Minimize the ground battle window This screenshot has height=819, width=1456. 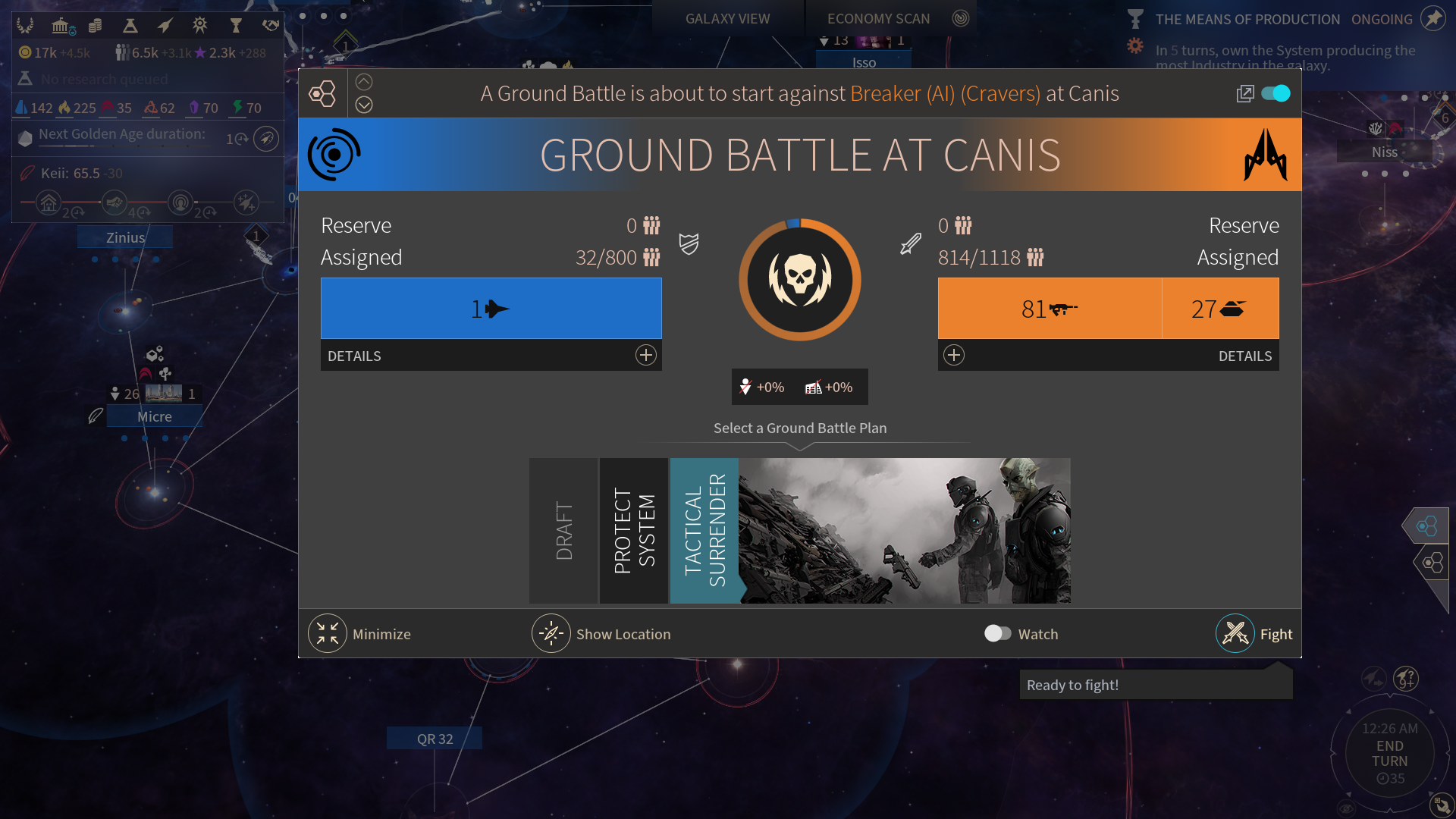tap(328, 634)
